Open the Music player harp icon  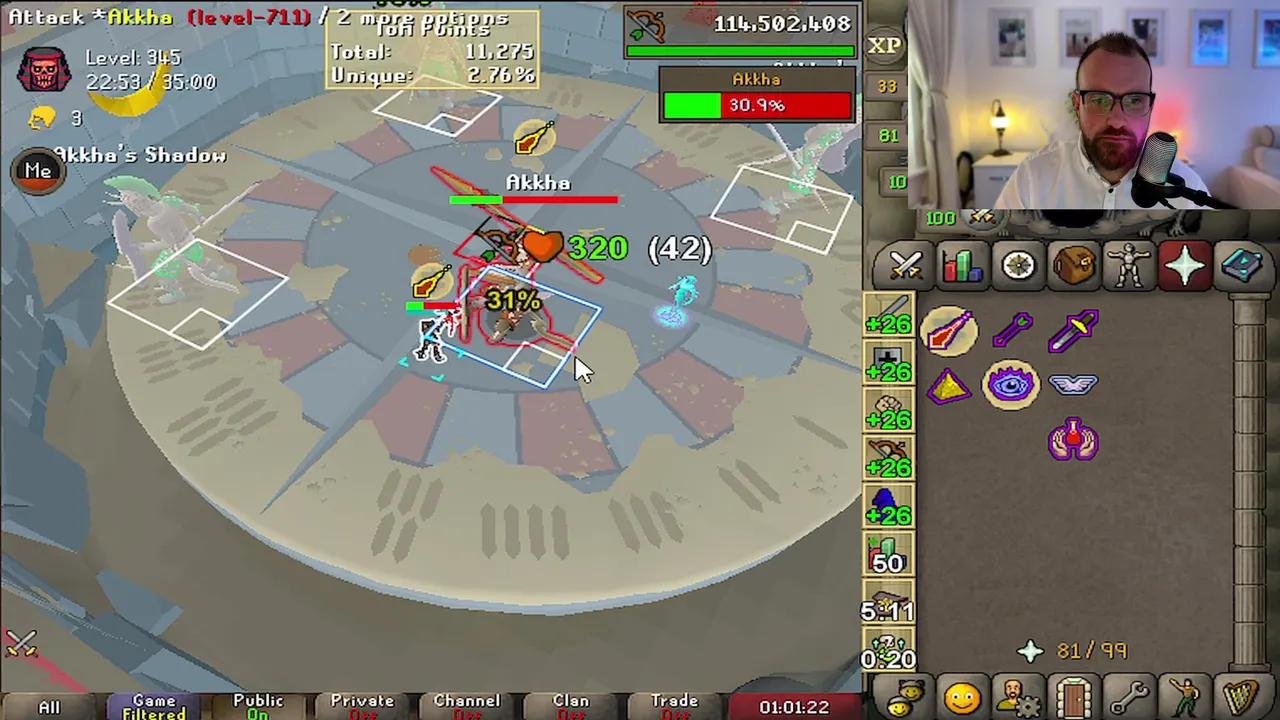(x=1241, y=695)
